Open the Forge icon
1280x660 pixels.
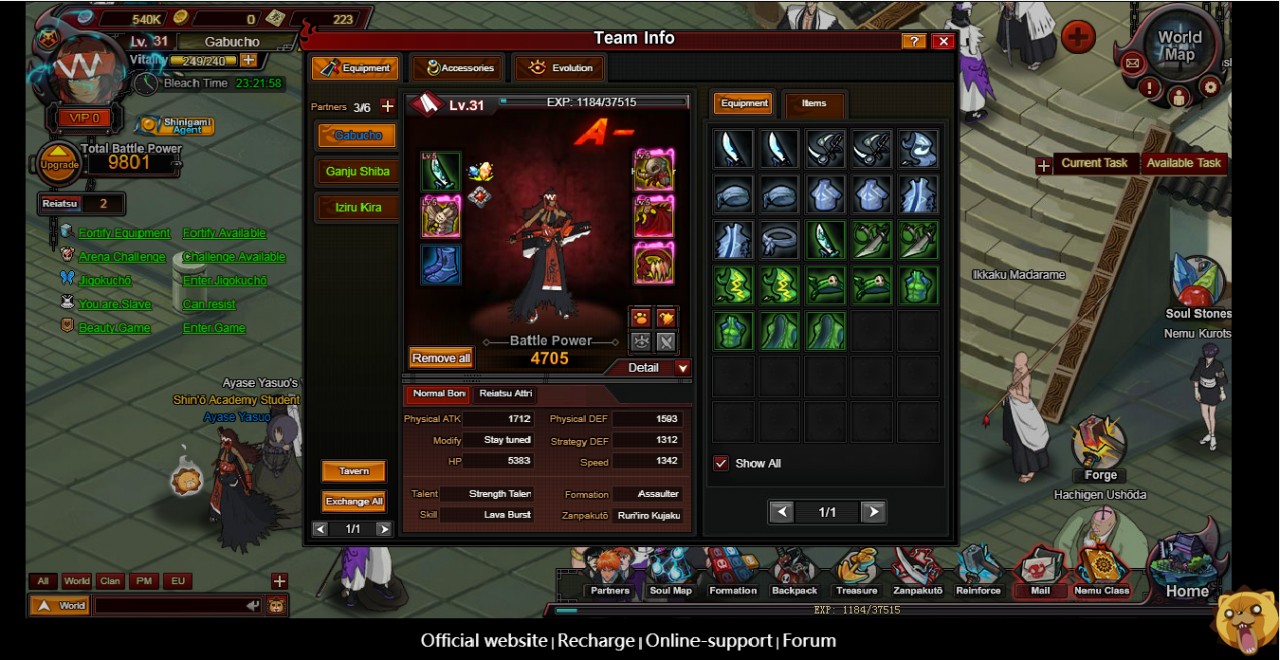click(1099, 448)
